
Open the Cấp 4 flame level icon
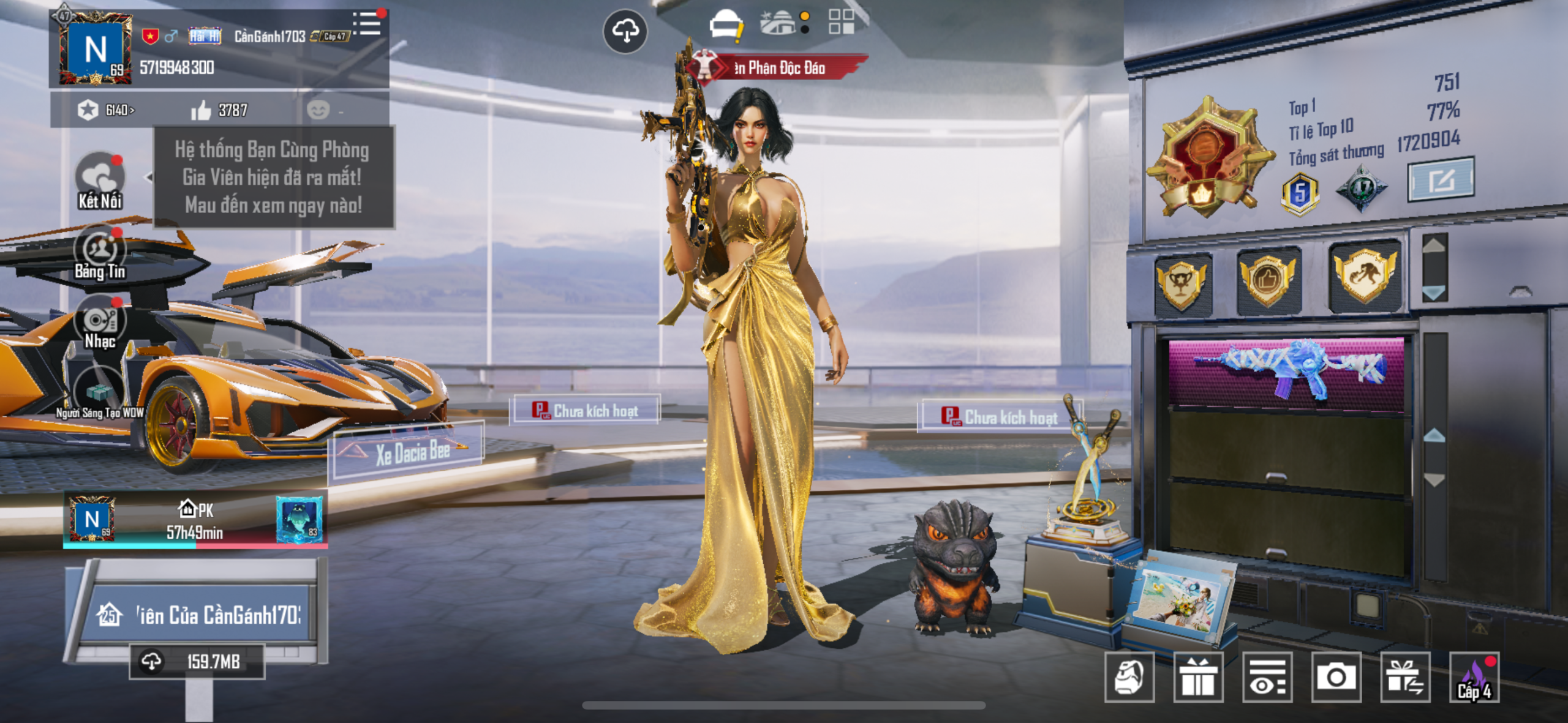(x=1474, y=677)
